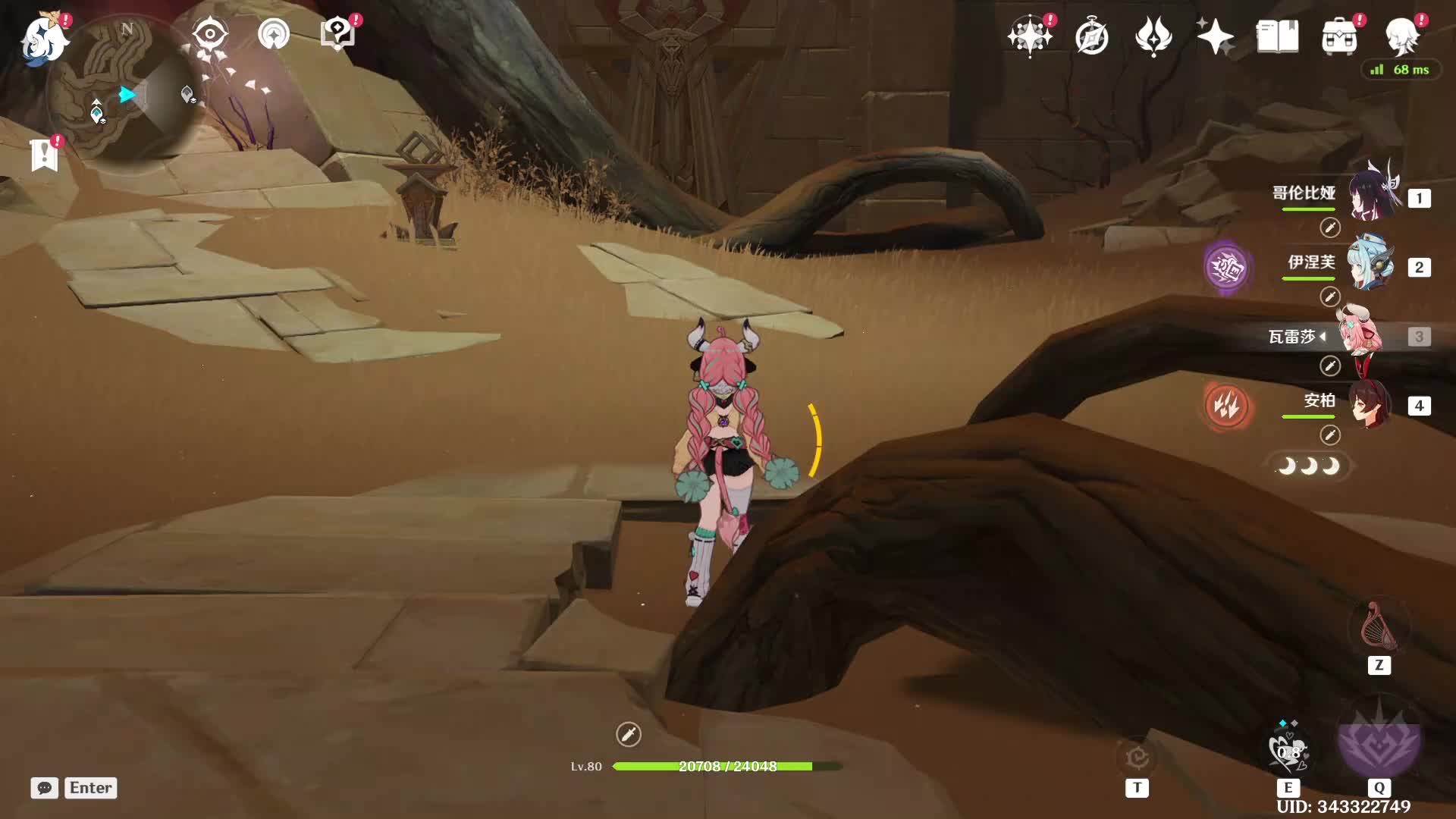1456x819 pixels.
Task: Activate the Elemental Skill icon
Action: point(1288,751)
